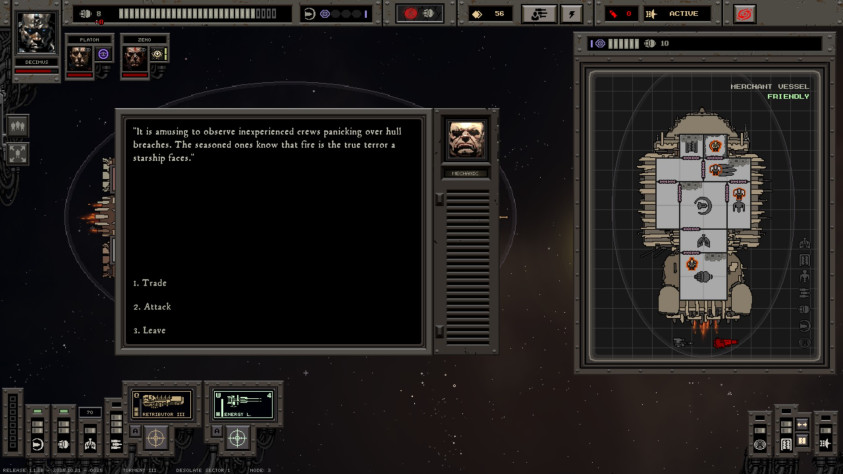
Task: Click the lightning bolt button in top bar
Action: tap(571, 14)
